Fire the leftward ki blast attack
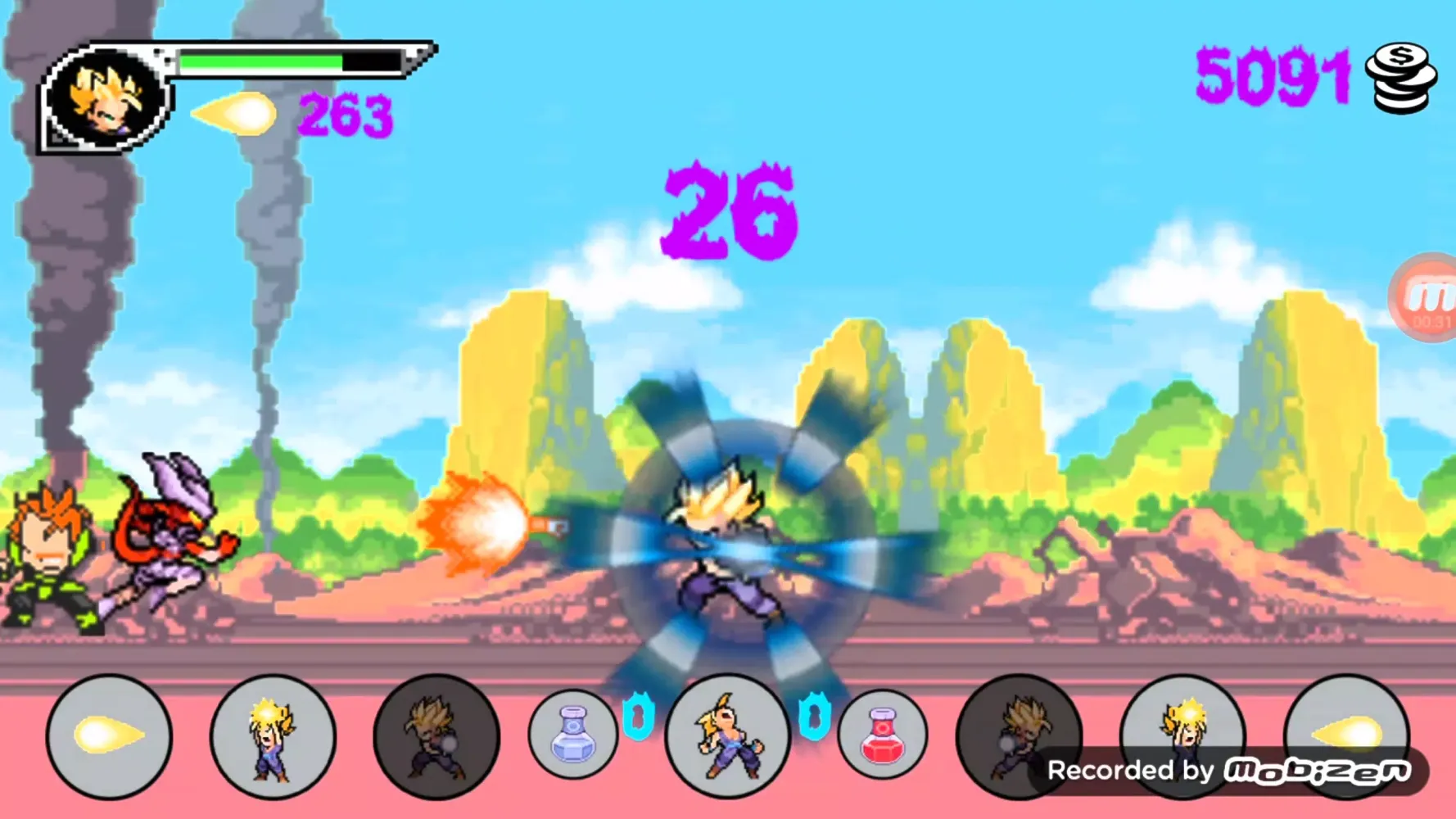This screenshot has height=819, width=1456. tap(109, 735)
